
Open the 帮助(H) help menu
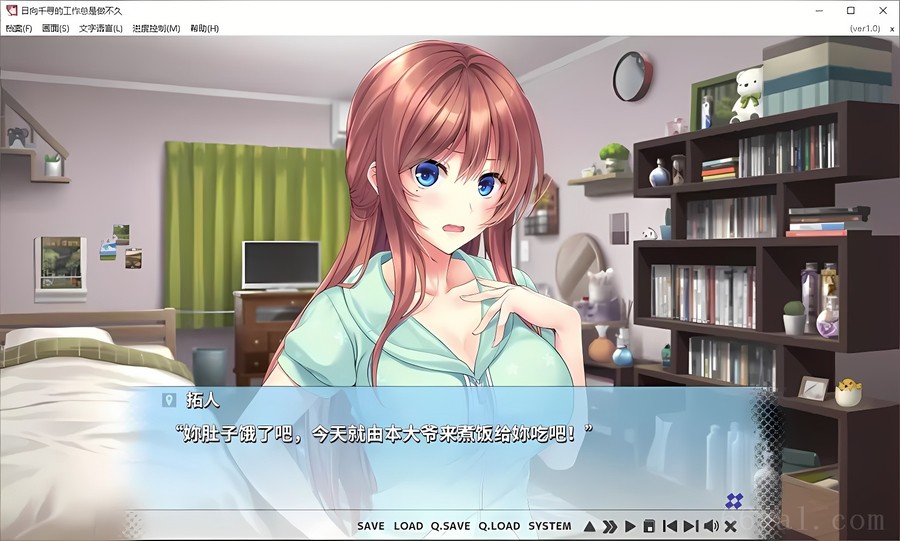click(x=204, y=28)
